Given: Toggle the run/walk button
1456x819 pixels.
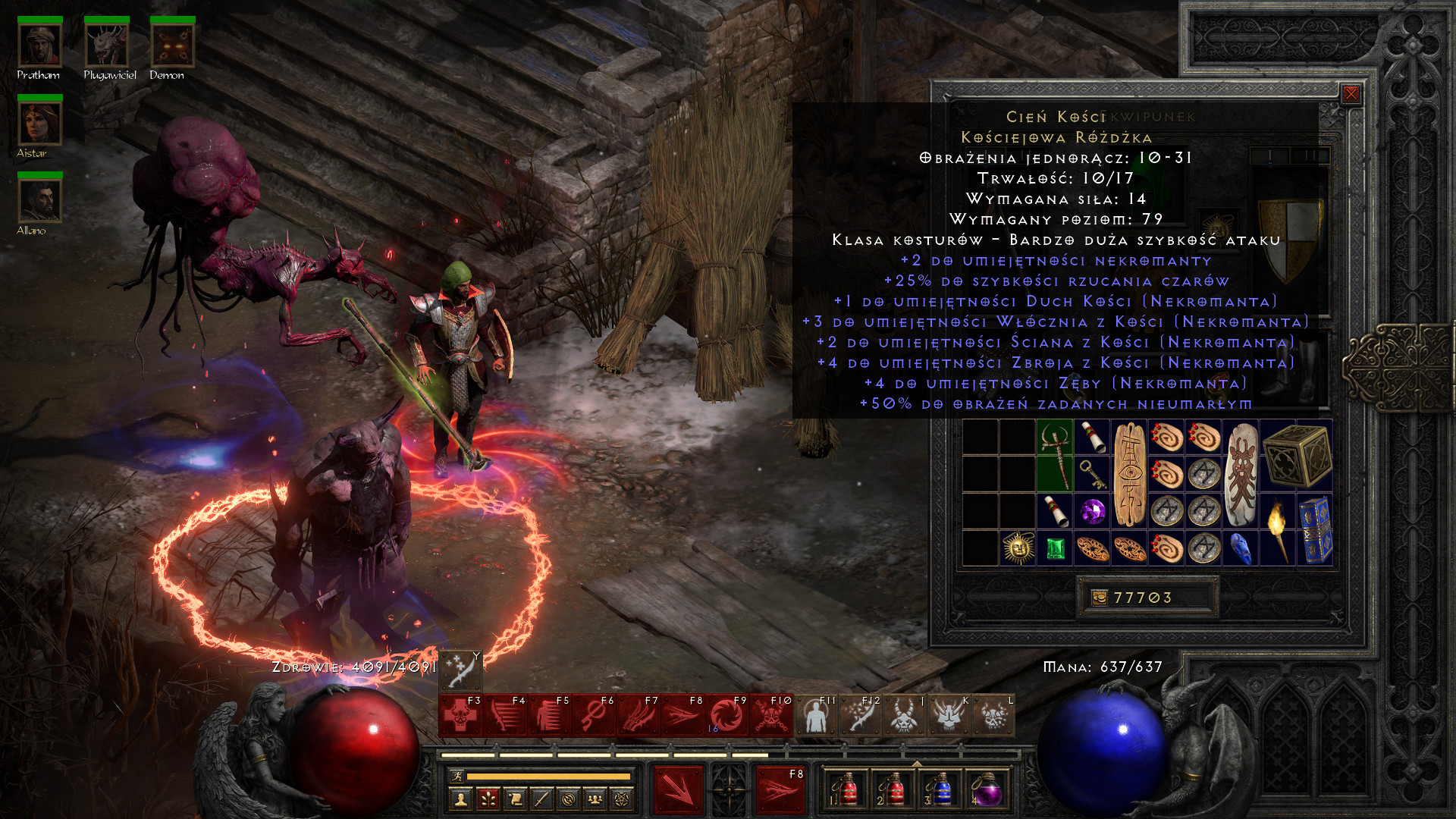Looking at the screenshot, I should (x=456, y=776).
